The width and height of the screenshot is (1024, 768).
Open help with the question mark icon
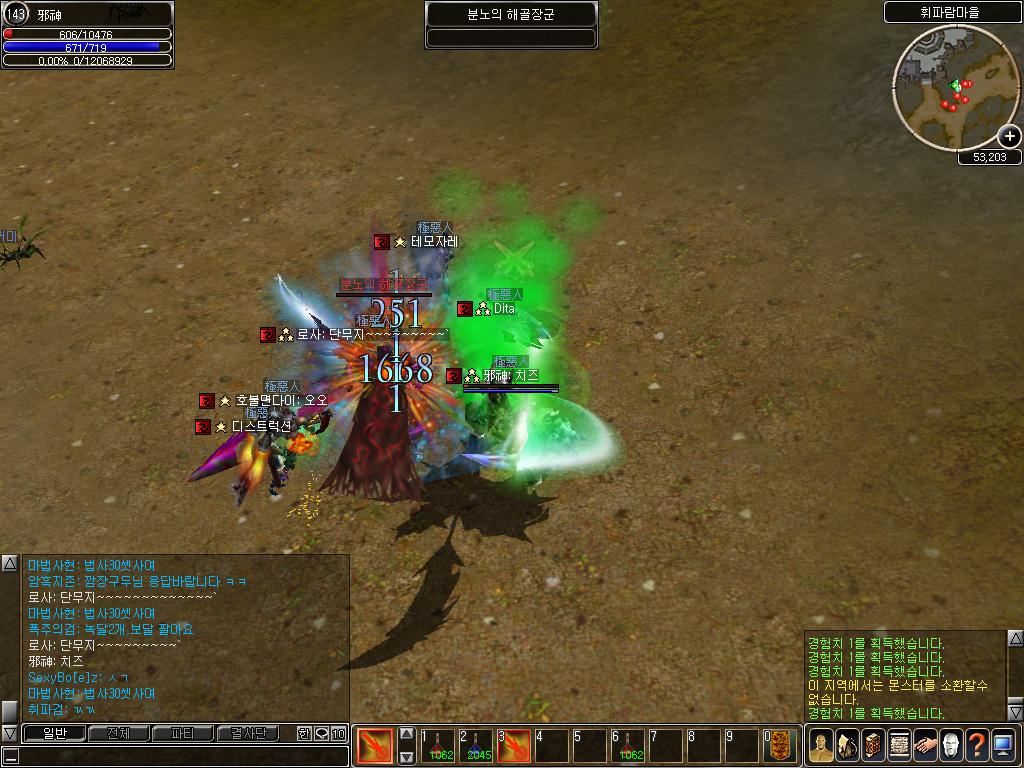coord(976,746)
